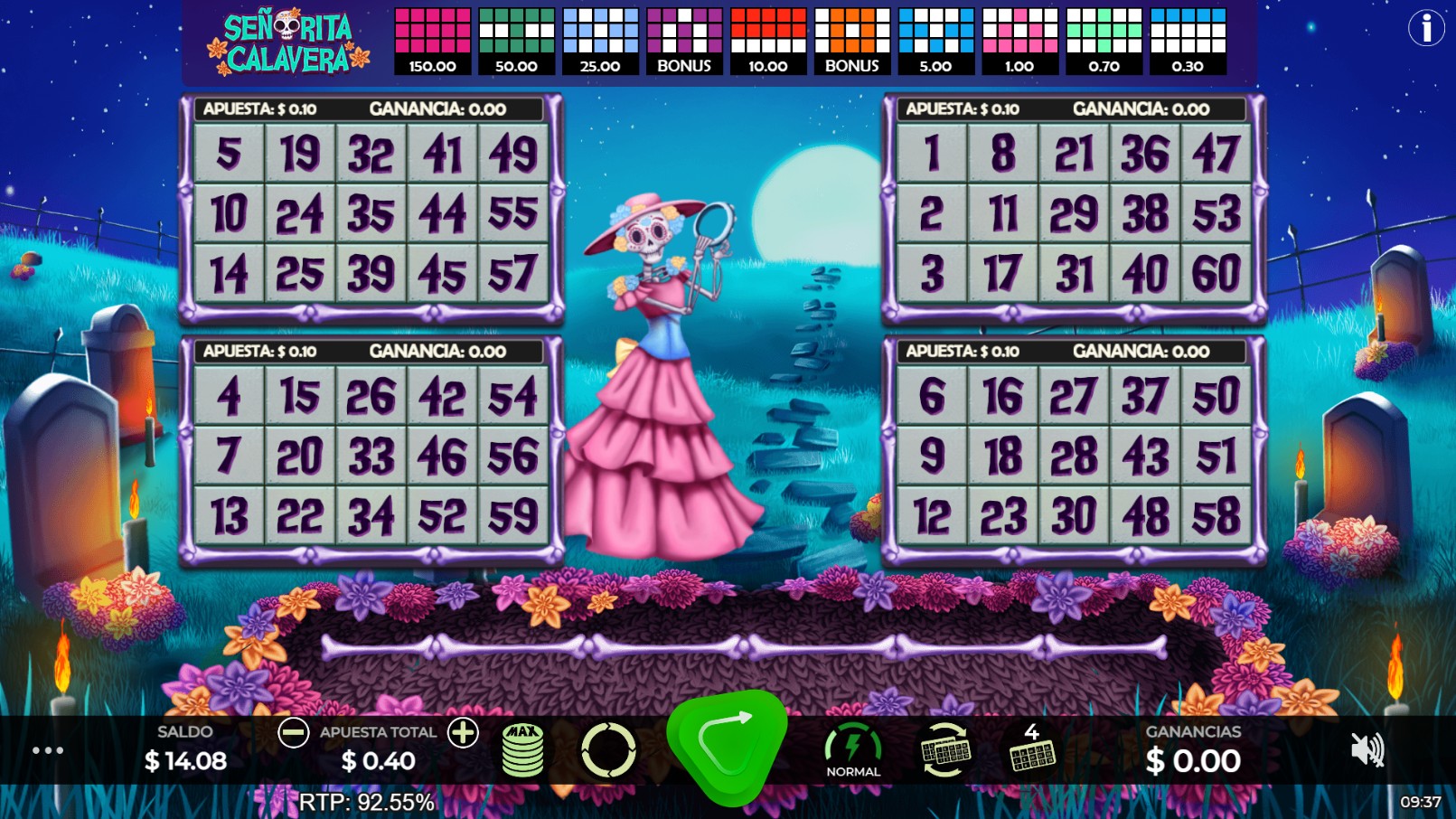Select number 13 on the bottom-left card
Viewport: 1456px width, 819px height.
(229, 515)
